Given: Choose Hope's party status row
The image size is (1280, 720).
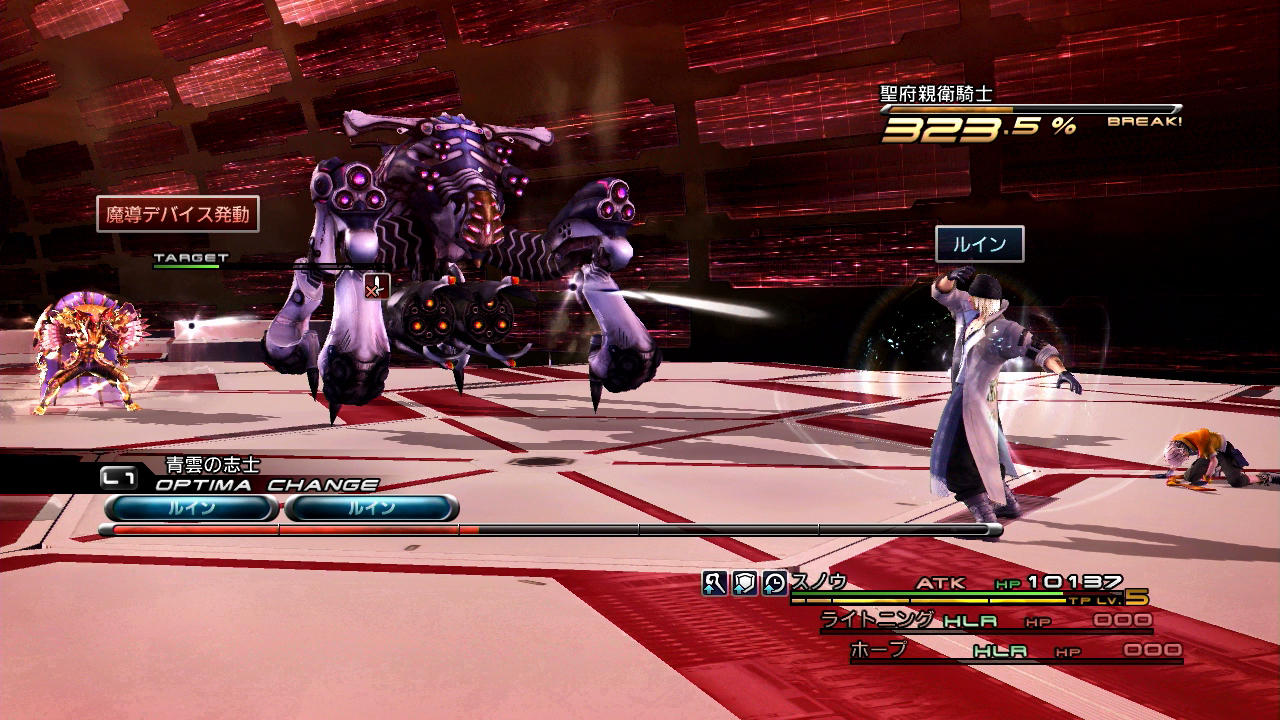Looking at the screenshot, I should (1015, 651).
